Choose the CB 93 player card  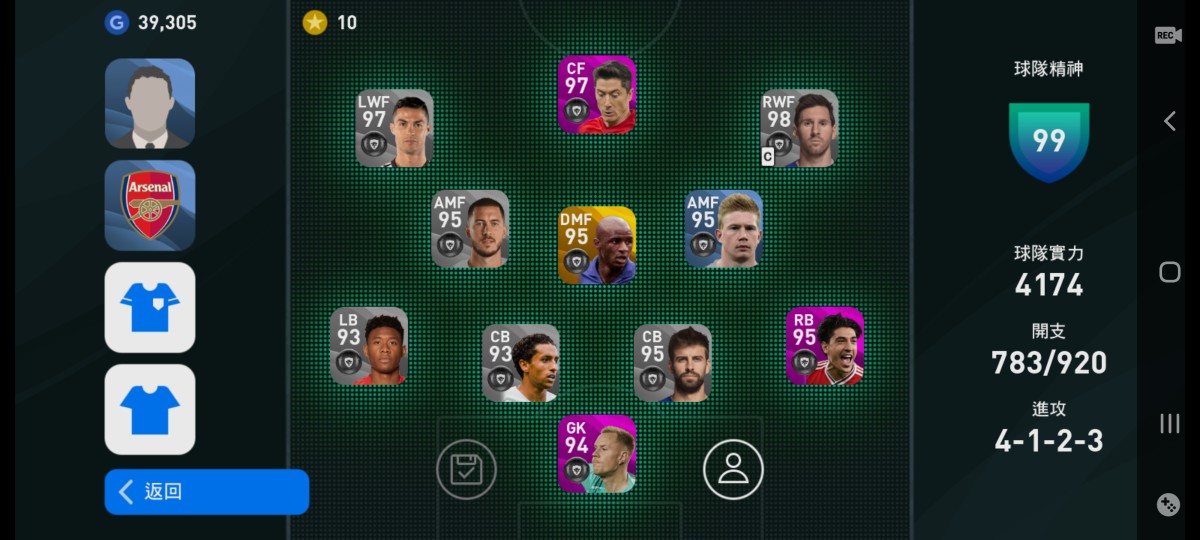(520, 363)
